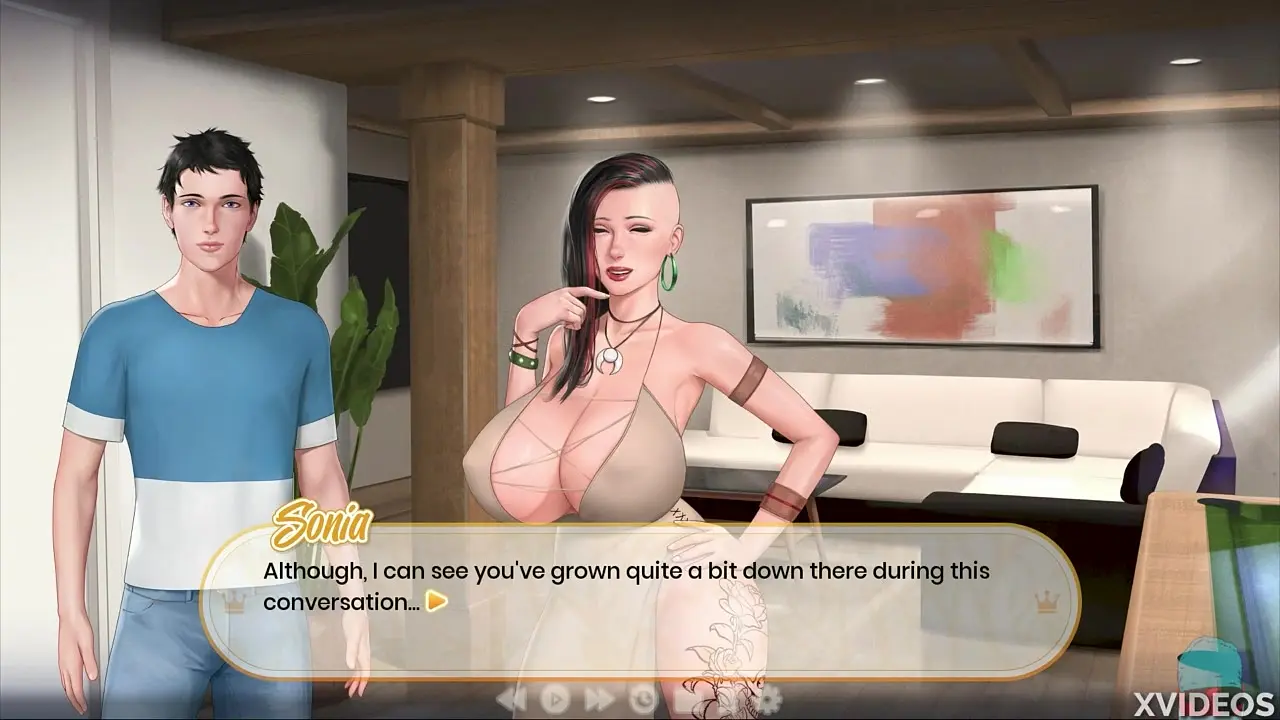Open settings with the gear icon
The image size is (1280, 720).
coord(771,697)
